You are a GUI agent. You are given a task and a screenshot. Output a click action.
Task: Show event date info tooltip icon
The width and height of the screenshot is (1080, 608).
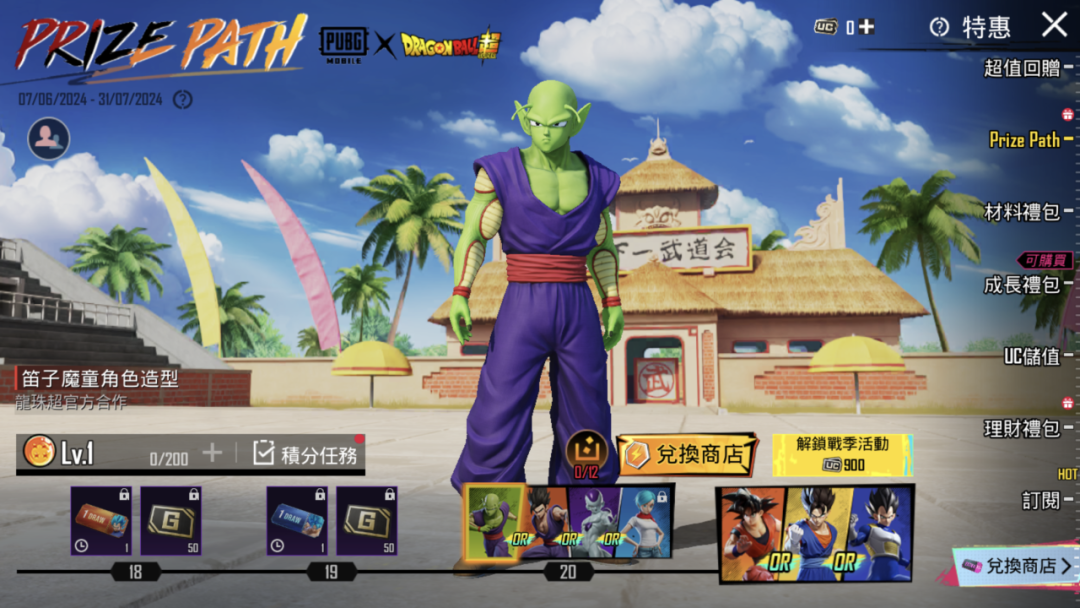pyautogui.click(x=182, y=99)
